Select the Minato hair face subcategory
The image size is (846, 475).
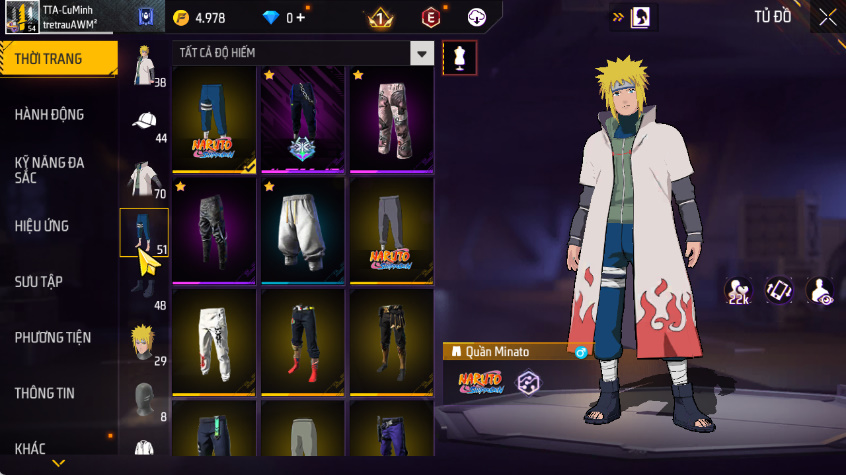(x=144, y=343)
